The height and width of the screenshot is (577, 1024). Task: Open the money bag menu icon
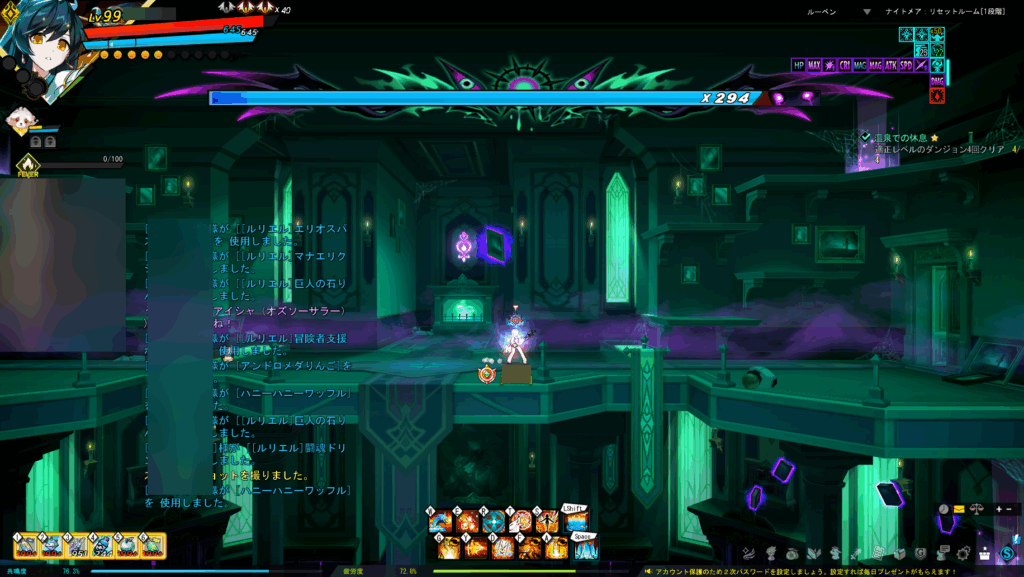tap(793, 553)
